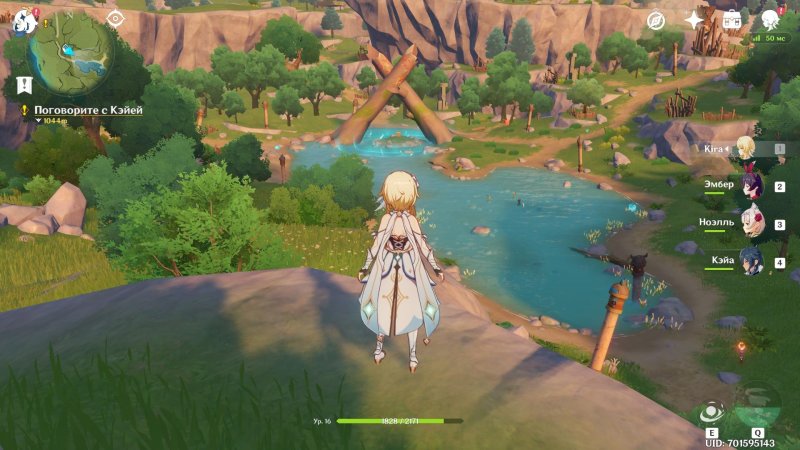Open the wish star icon
Viewport: 800px width, 450px height.
click(x=693, y=20)
